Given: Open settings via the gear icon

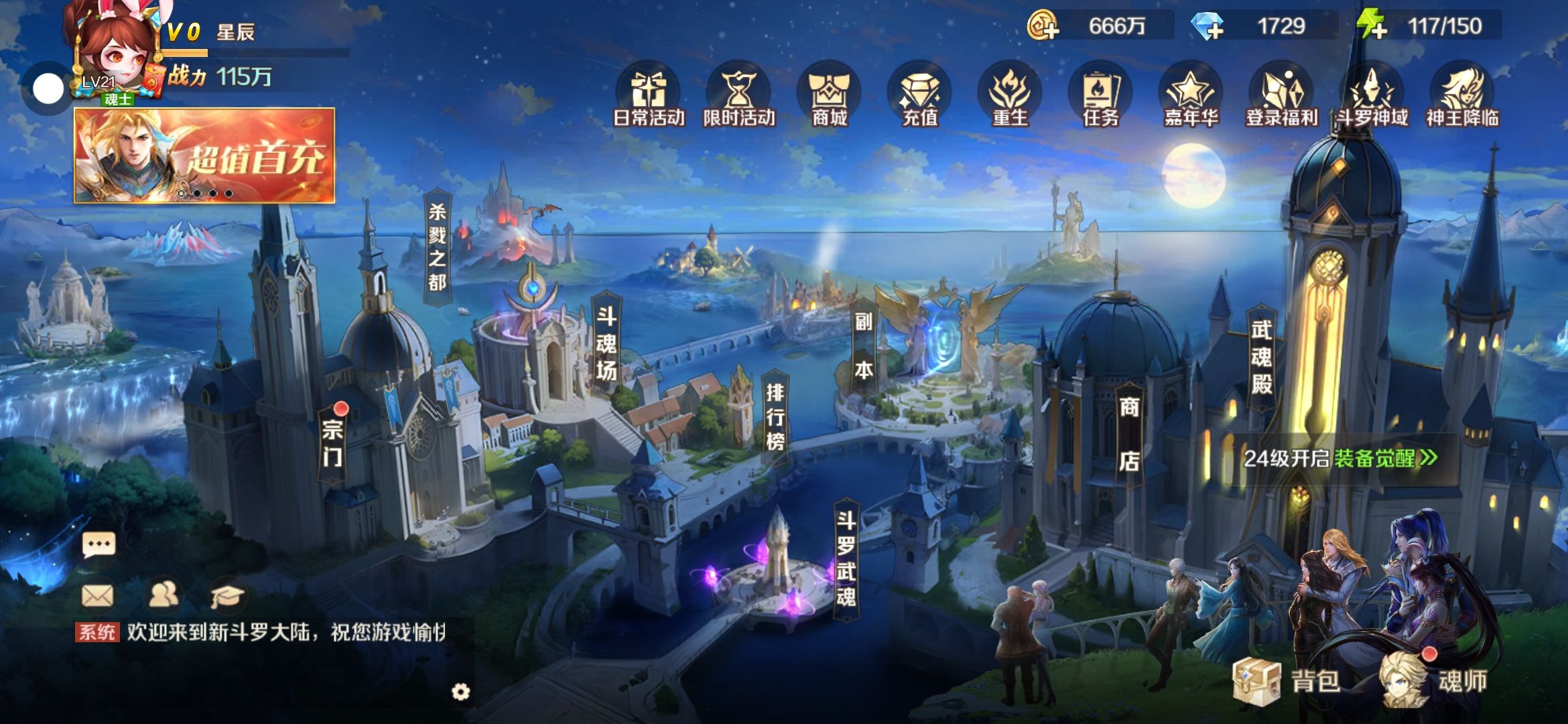Looking at the screenshot, I should click(461, 692).
